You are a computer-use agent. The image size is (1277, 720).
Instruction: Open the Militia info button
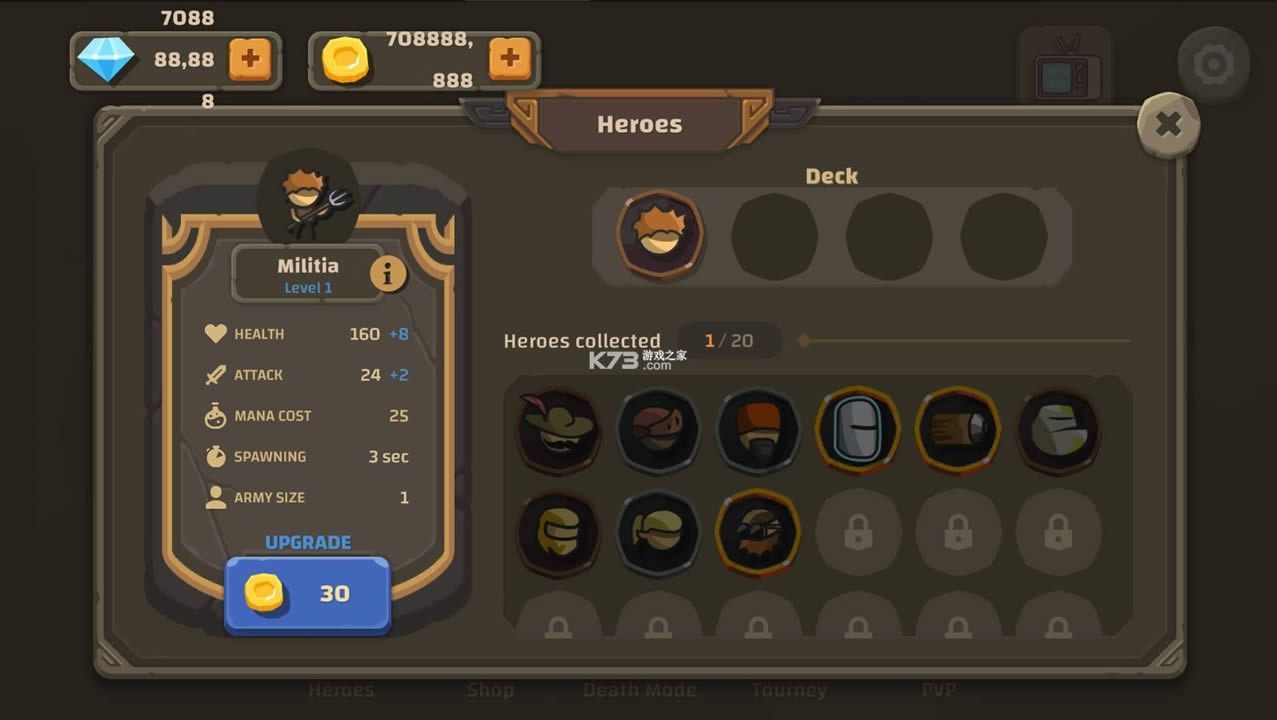(388, 273)
